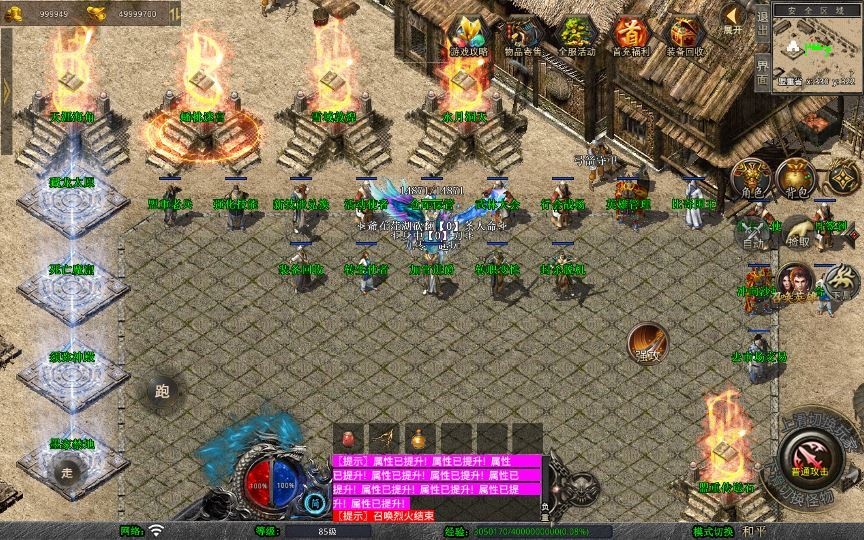Screen dimensions: 864x540
Task: Open the 背包 backpack
Action: pyautogui.click(x=796, y=178)
